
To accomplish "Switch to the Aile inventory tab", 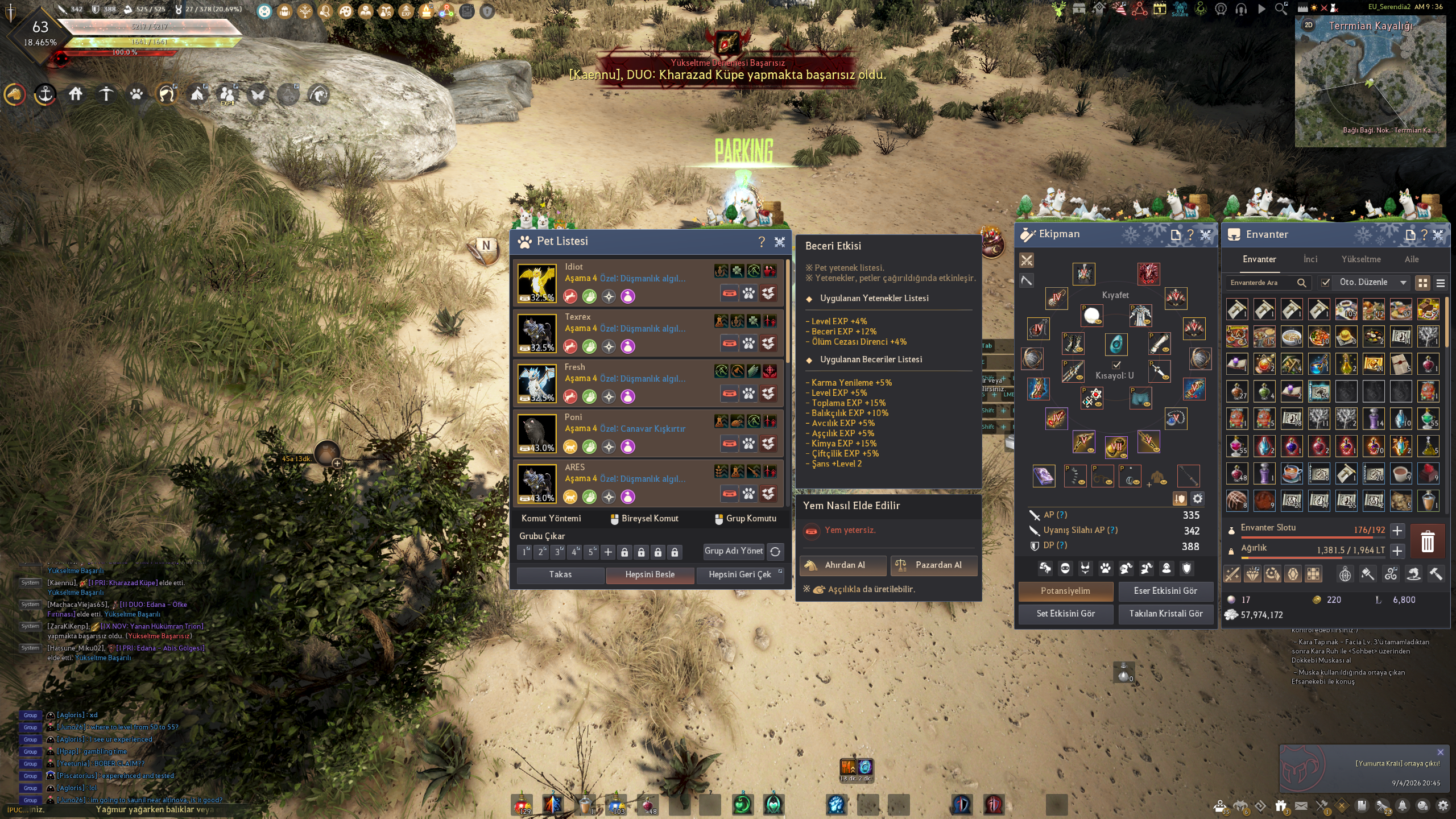I will point(1412,259).
